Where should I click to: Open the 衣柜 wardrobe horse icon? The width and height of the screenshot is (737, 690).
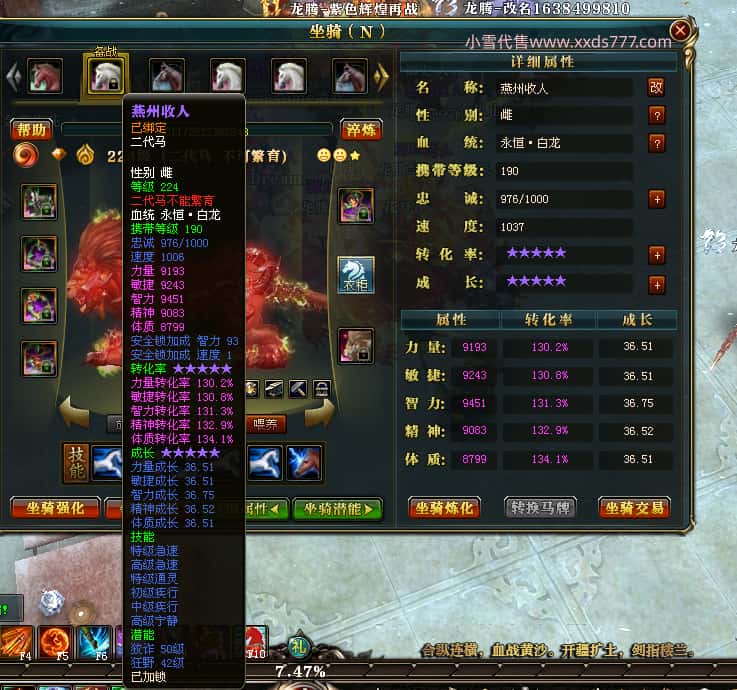coord(356,275)
